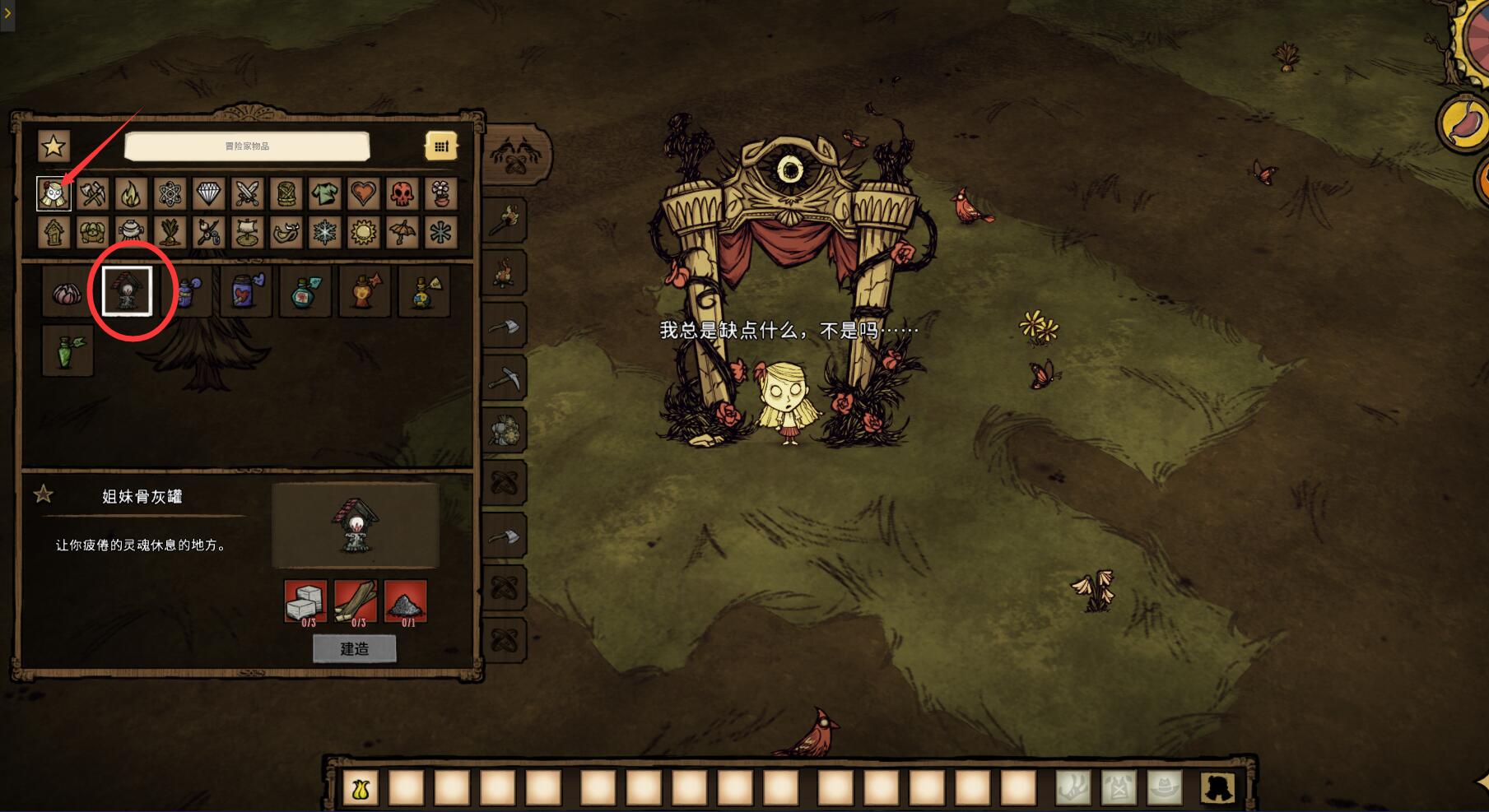1489x812 pixels.
Task: Switch to the fire Light category
Action: [x=132, y=194]
